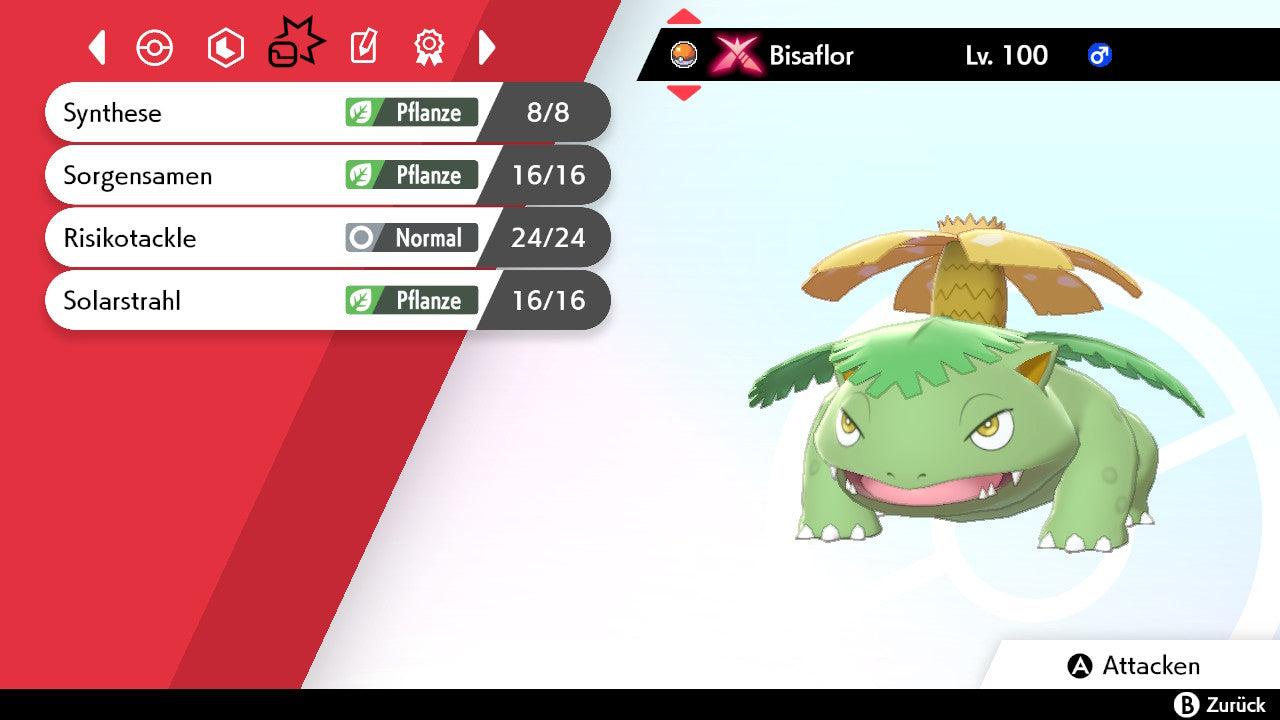
Task: Go to previous tab with left arrow
Action: 97,47
